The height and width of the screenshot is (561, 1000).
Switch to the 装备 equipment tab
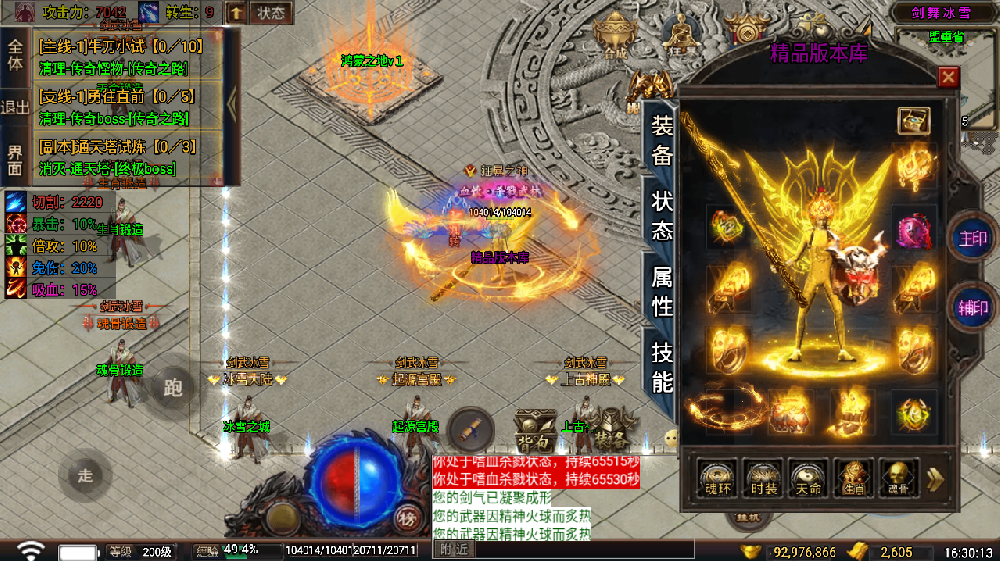[662, 139]
